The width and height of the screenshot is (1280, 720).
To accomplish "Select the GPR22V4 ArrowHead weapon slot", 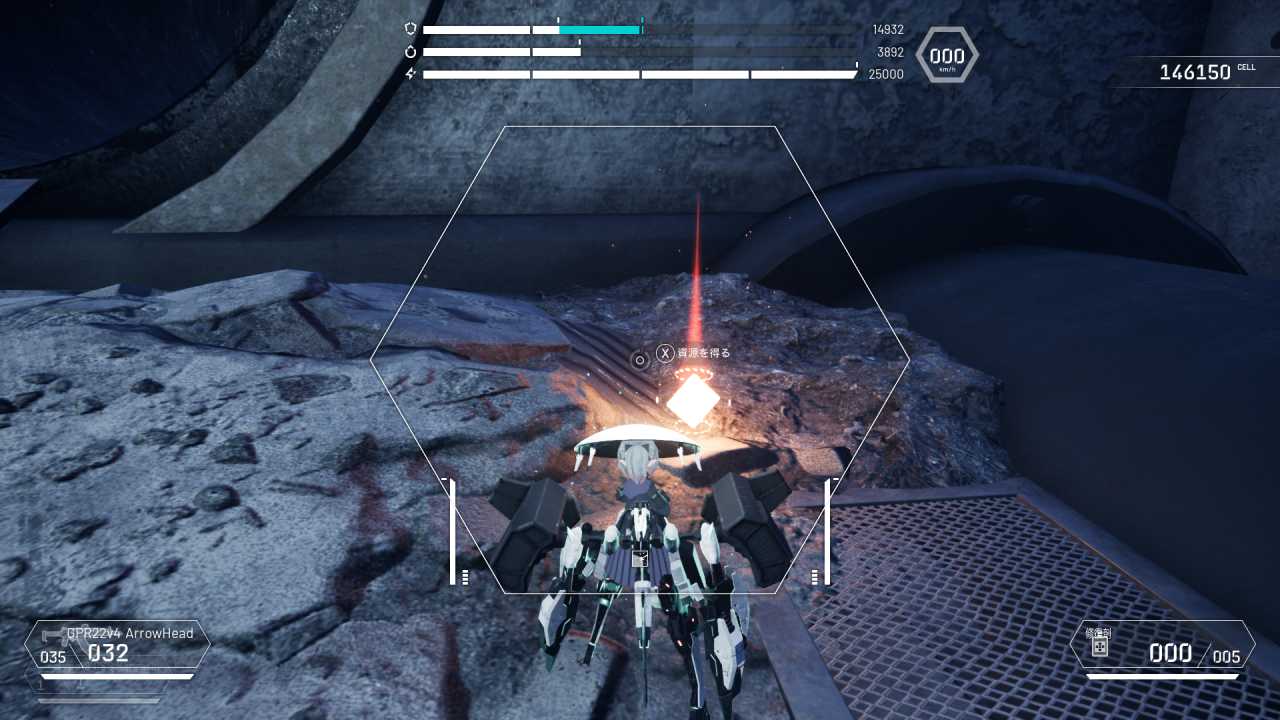I will tap(117, 645).
